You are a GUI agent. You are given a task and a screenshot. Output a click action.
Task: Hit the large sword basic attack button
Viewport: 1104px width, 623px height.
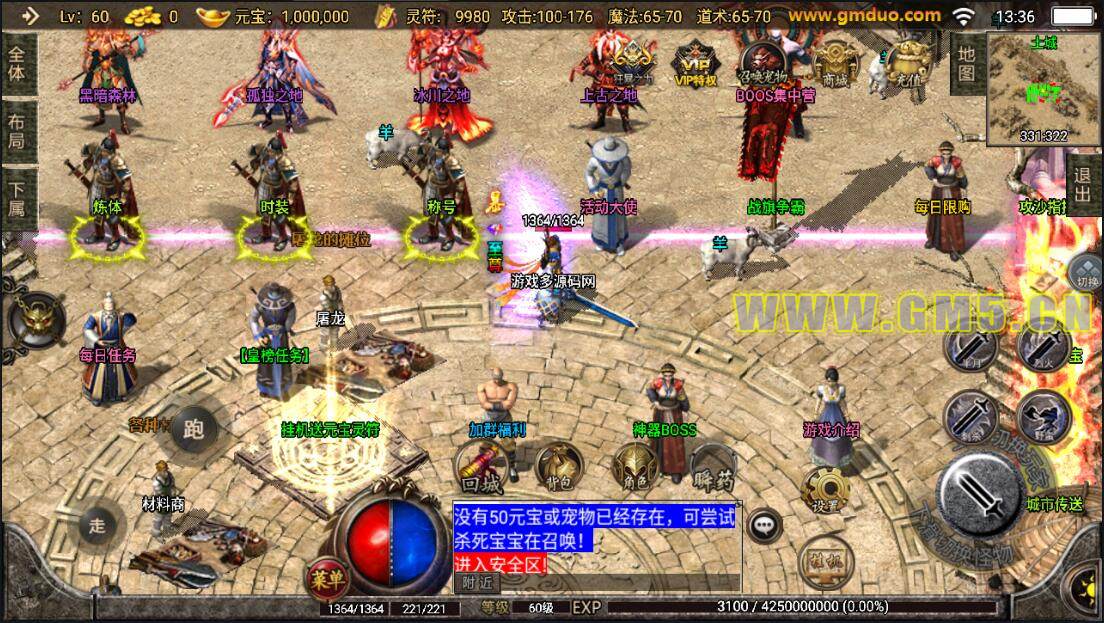tap(981, 494)
